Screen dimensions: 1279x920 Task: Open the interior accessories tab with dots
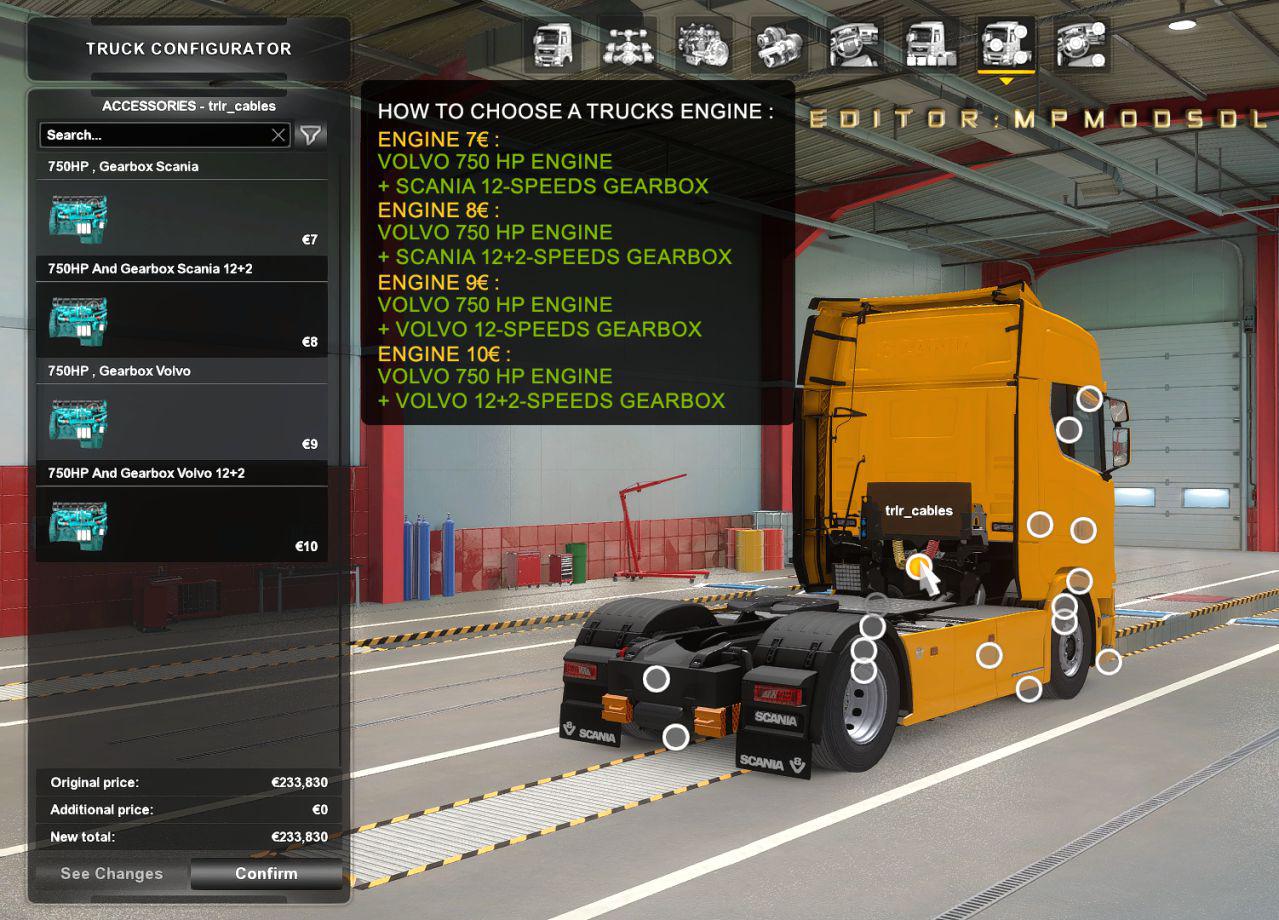(x=1081, y=45)
